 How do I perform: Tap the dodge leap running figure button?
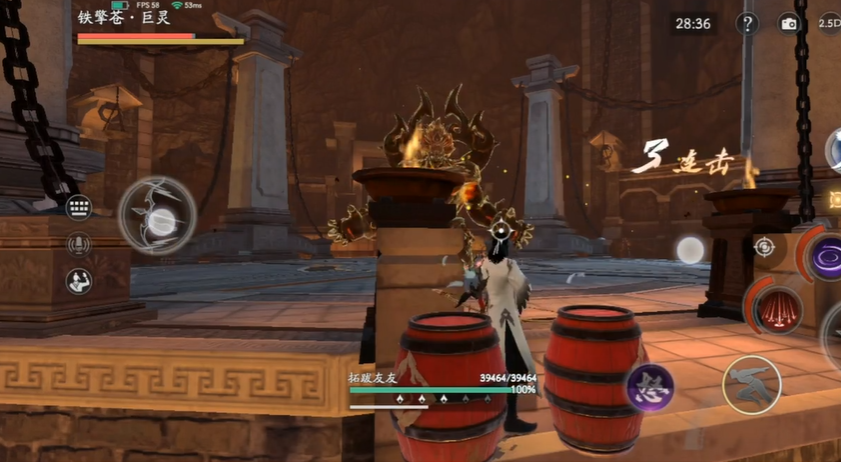751,383
